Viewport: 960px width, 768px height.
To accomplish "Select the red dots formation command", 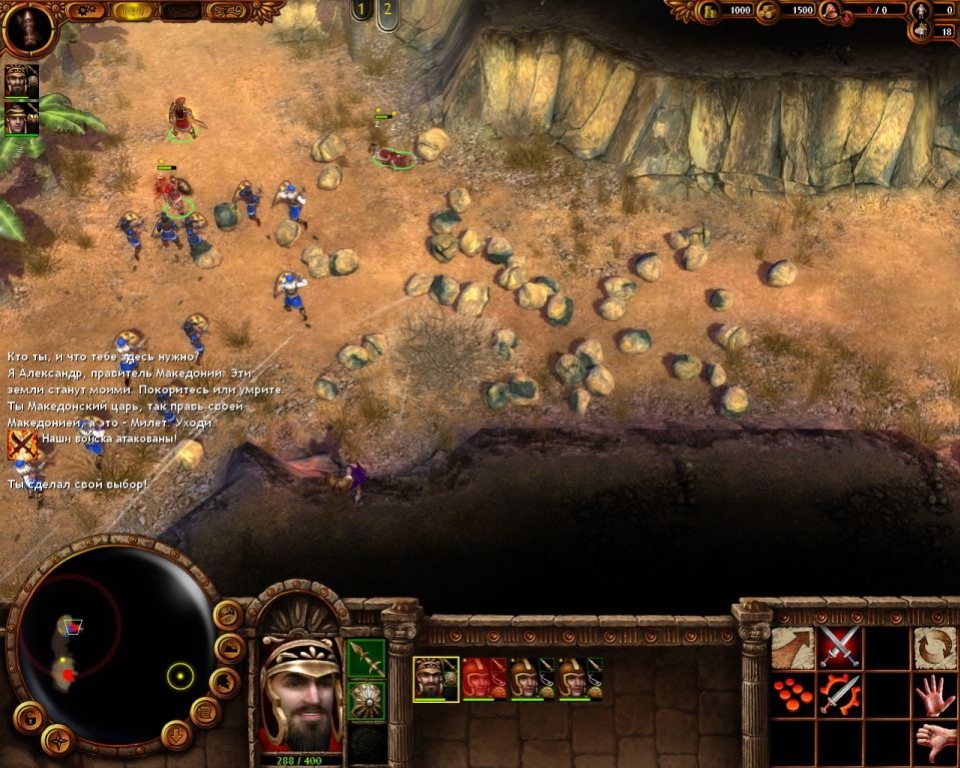I will coord(792,695).
